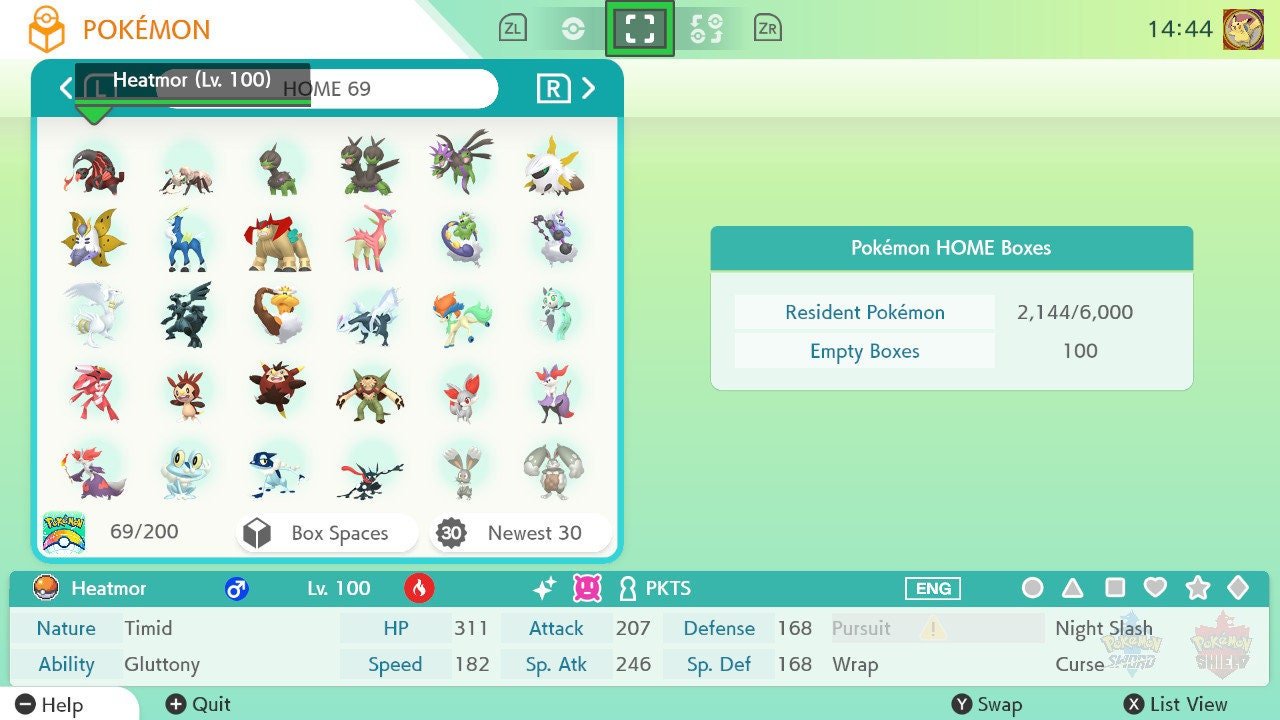Viewport: 1280px width, 720px height.
Task: Click the ZL shoulder button icon
Action: tap(512, 28)
